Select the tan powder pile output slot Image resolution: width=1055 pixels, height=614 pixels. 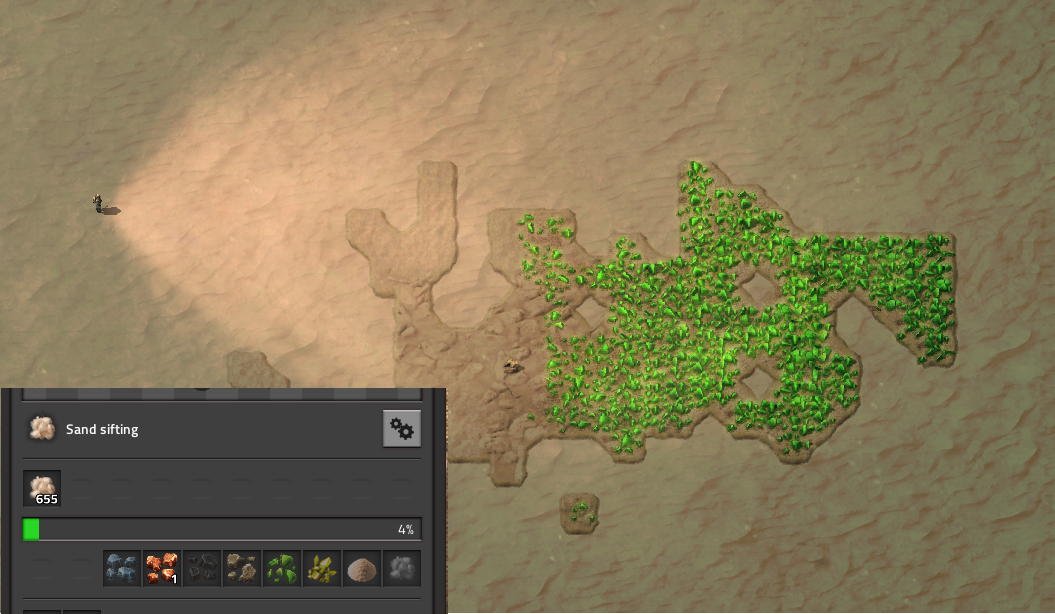point(362,568)
